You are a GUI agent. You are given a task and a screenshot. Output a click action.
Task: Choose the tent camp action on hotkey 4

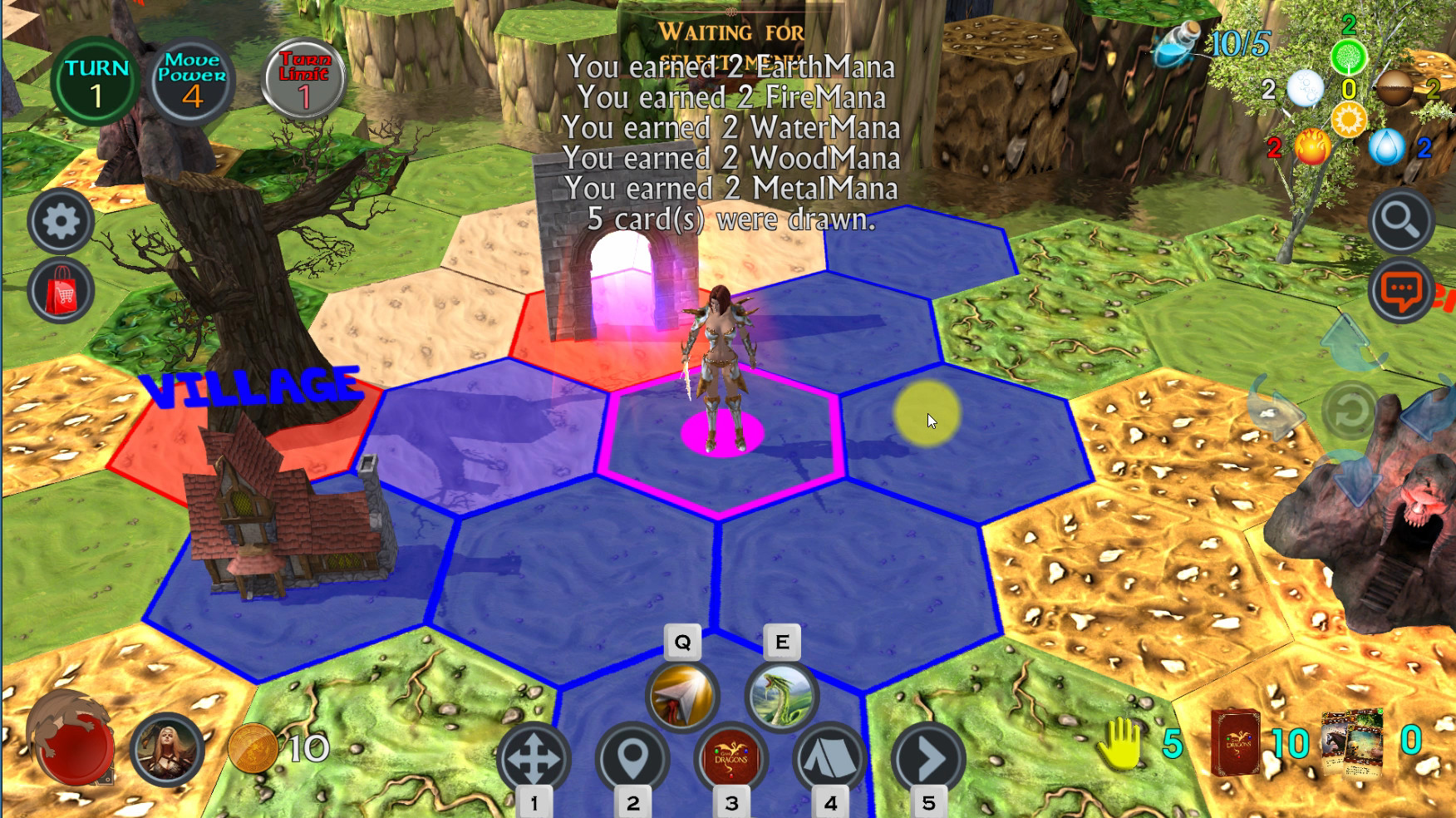pos(829,755)
